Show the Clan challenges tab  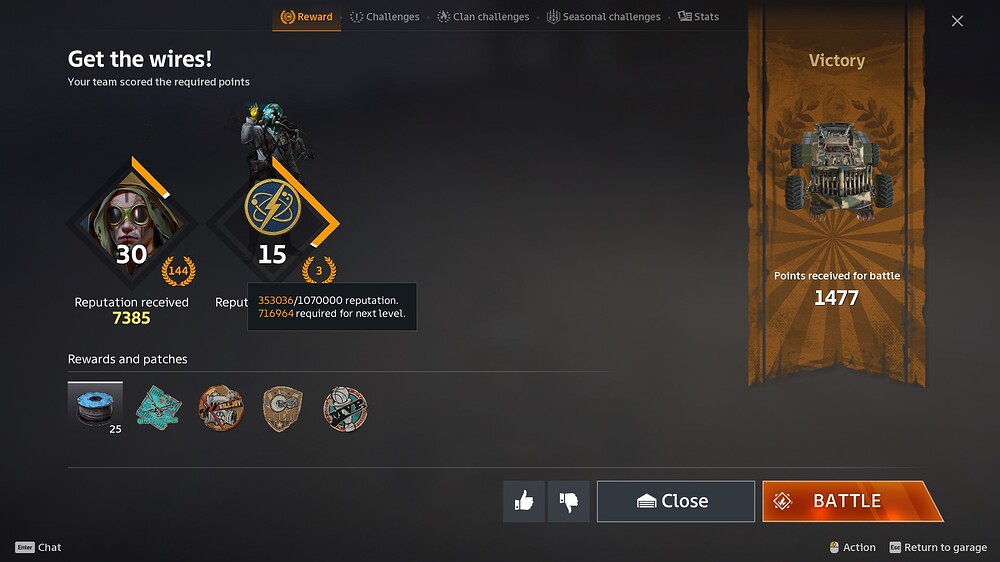tap(483, 17)
